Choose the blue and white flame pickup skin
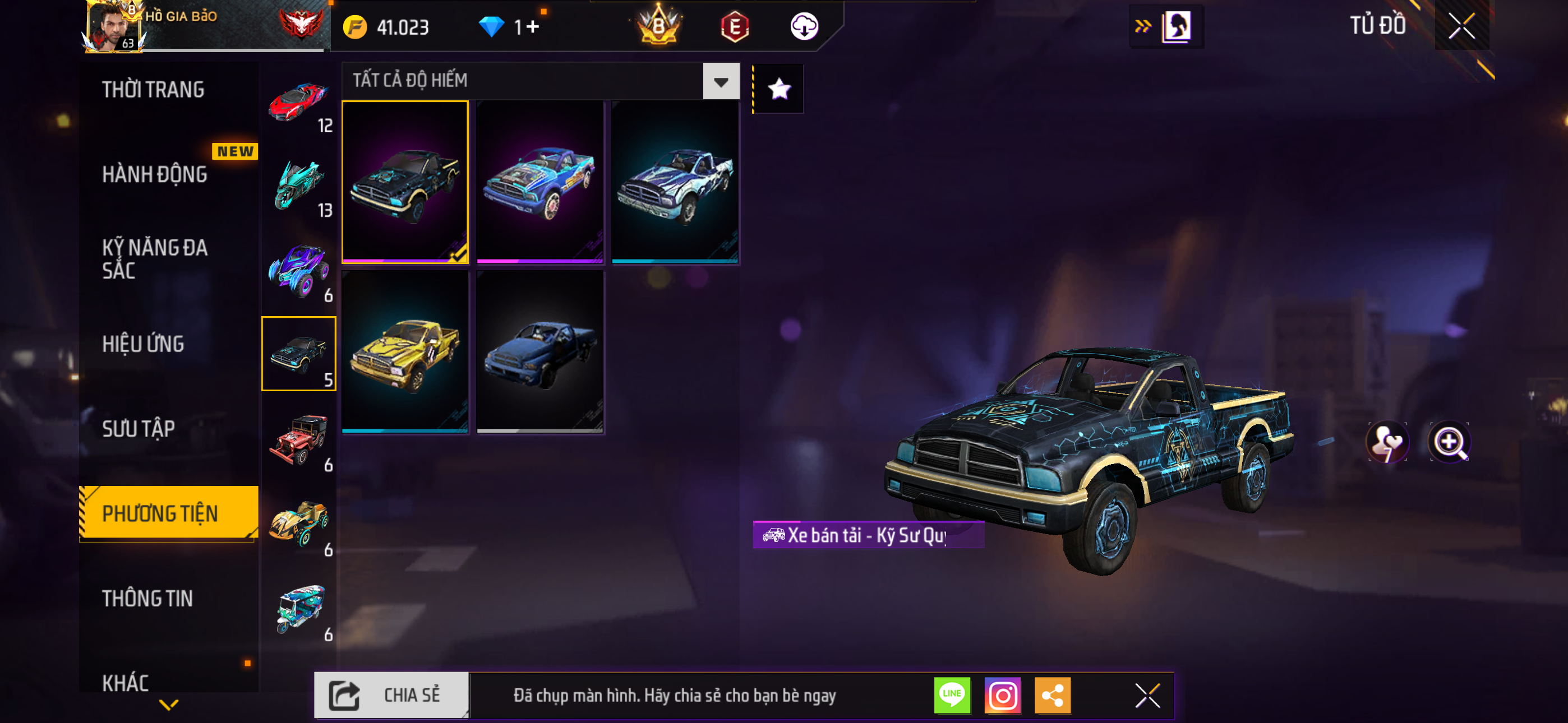1568x723 pixels. [x=675, y=182]
